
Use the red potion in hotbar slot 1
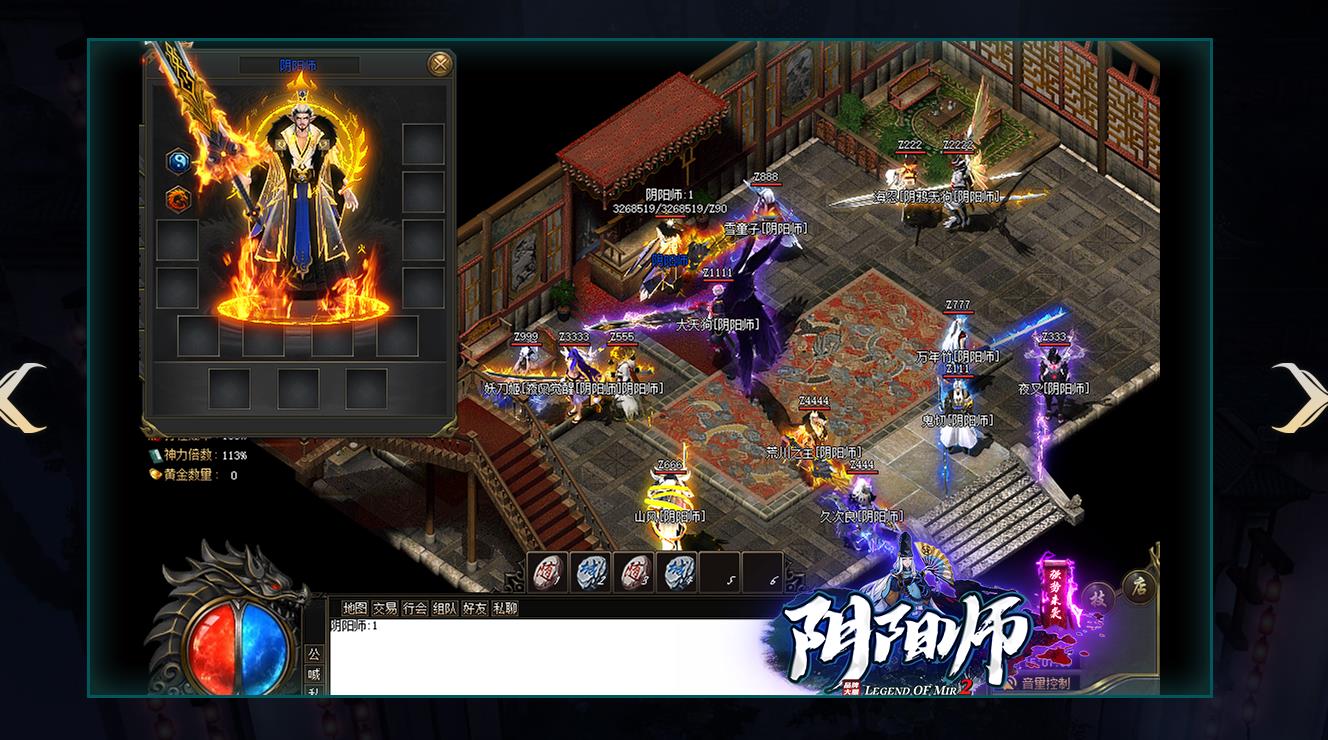(548, 572)
